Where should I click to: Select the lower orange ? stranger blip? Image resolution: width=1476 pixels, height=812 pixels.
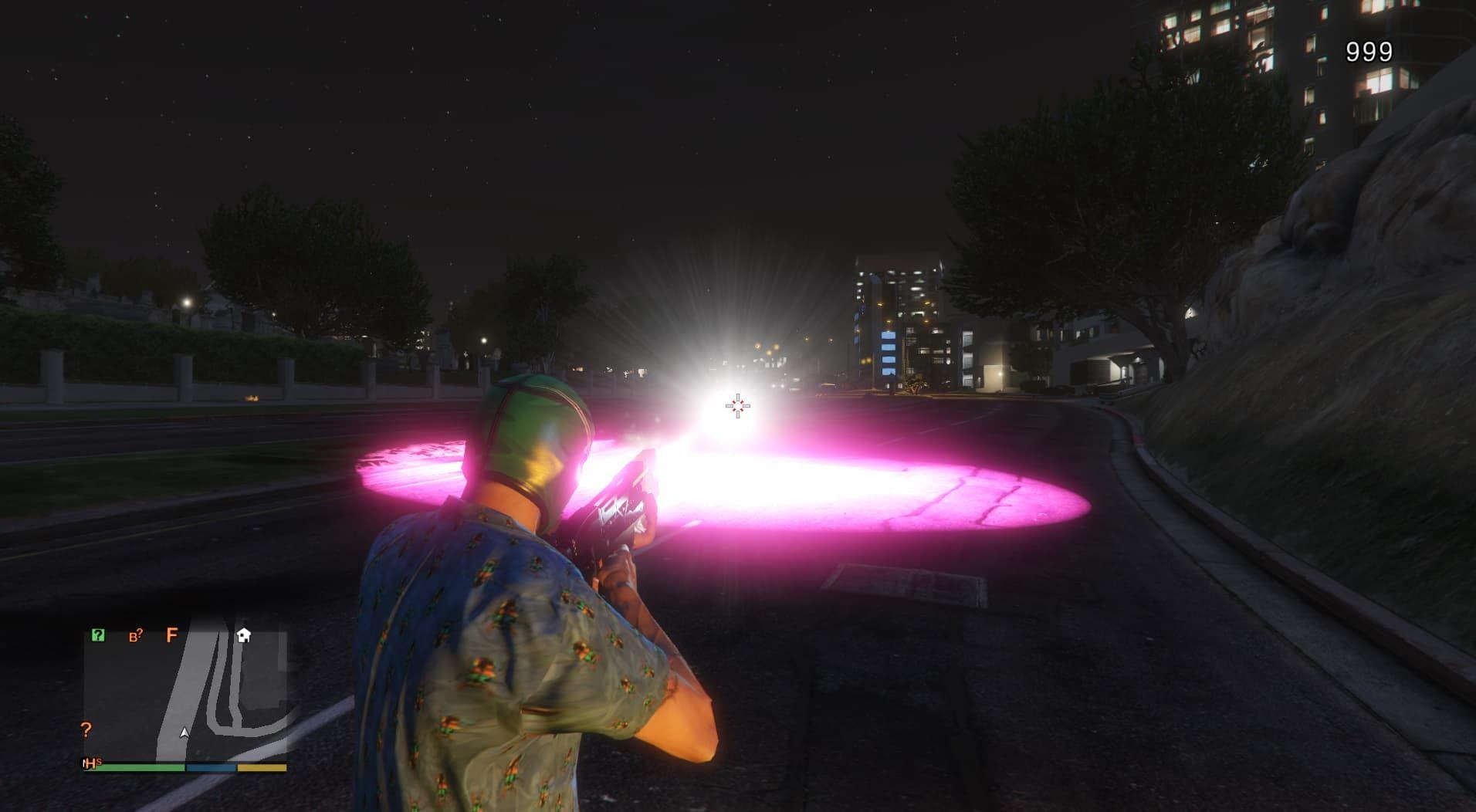[x=86, y=731]
